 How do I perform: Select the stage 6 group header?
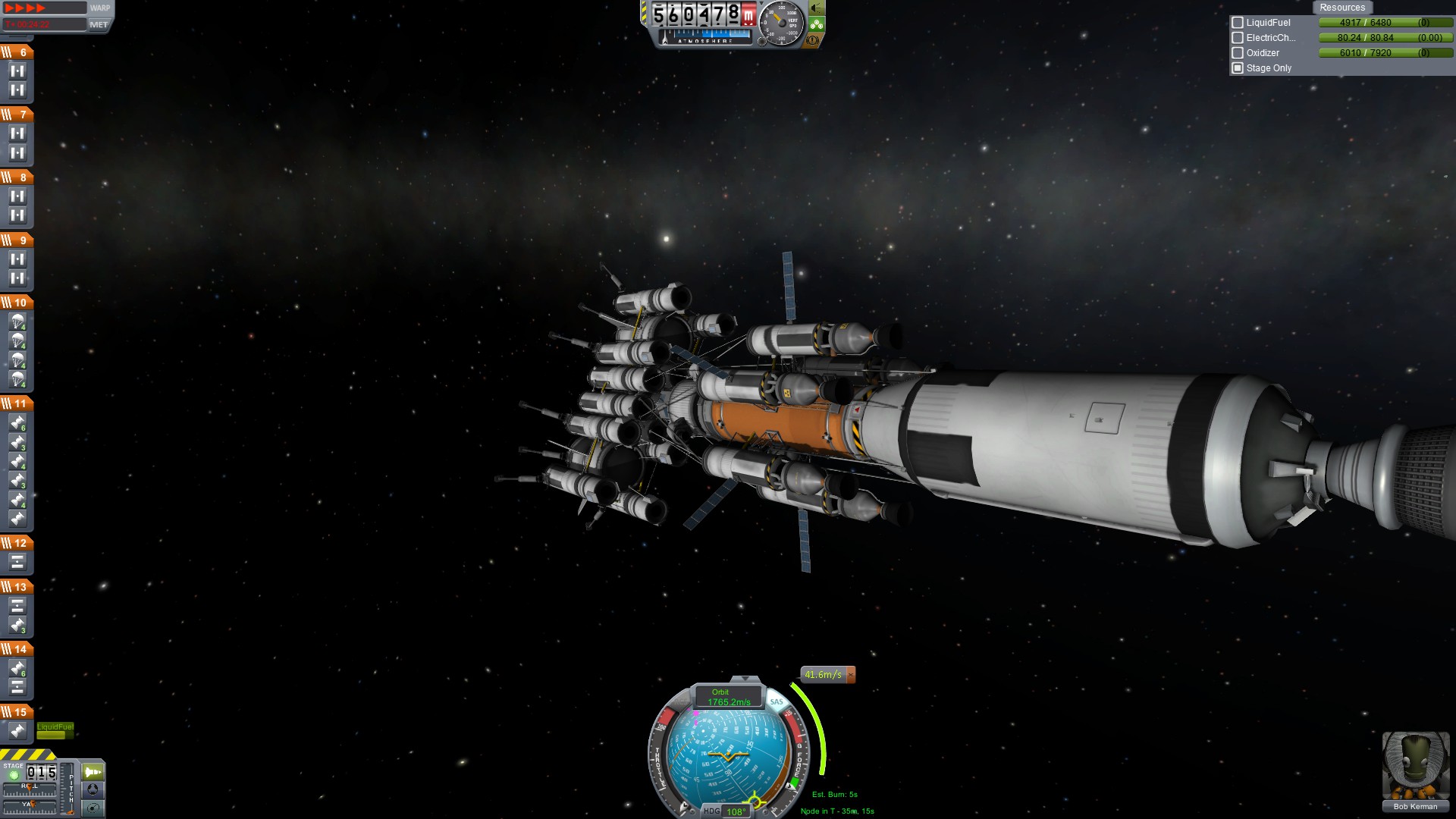17,52
